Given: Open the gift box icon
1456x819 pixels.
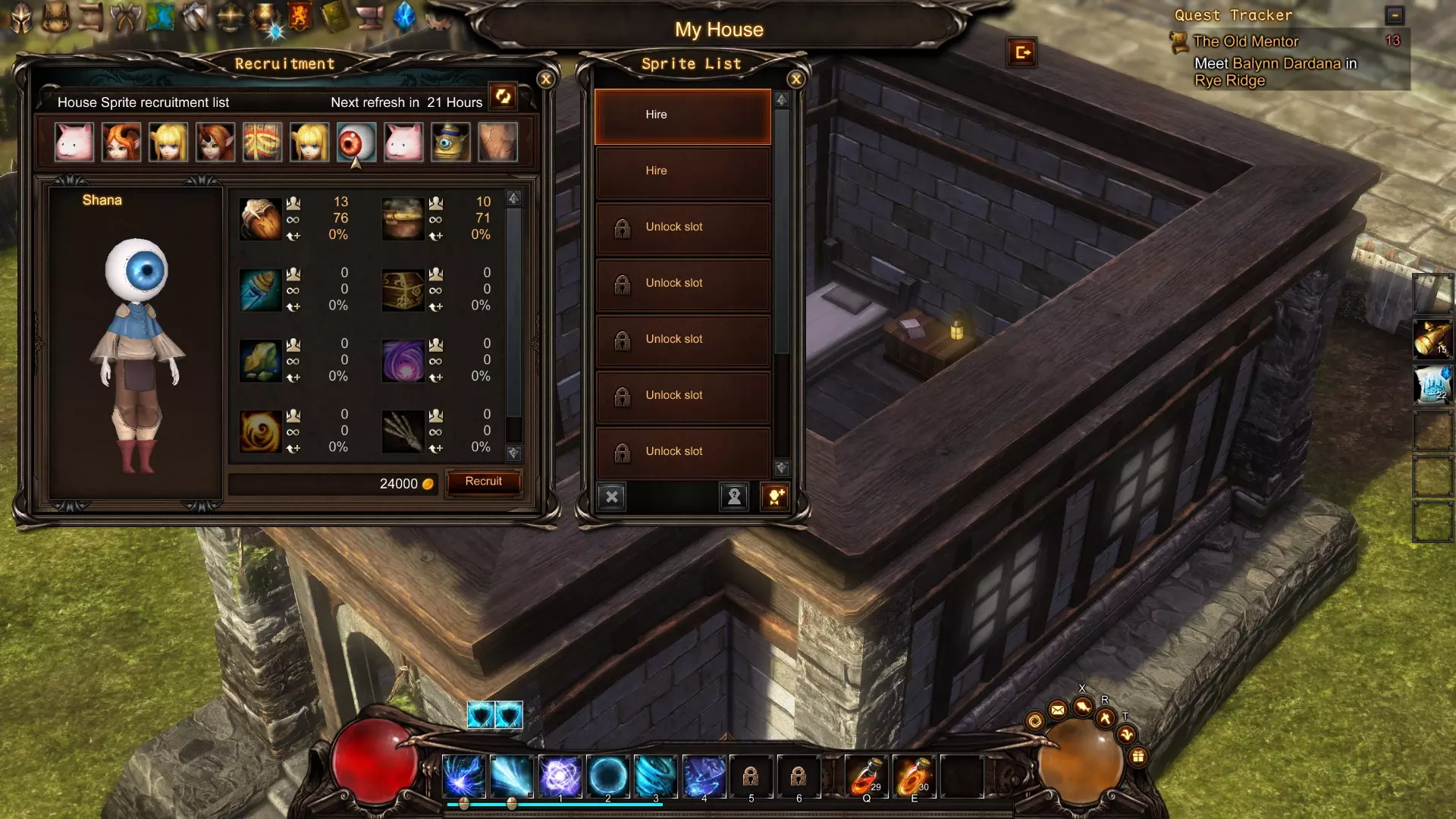Looking at the screenshot, I should (x=1137, y=756).
